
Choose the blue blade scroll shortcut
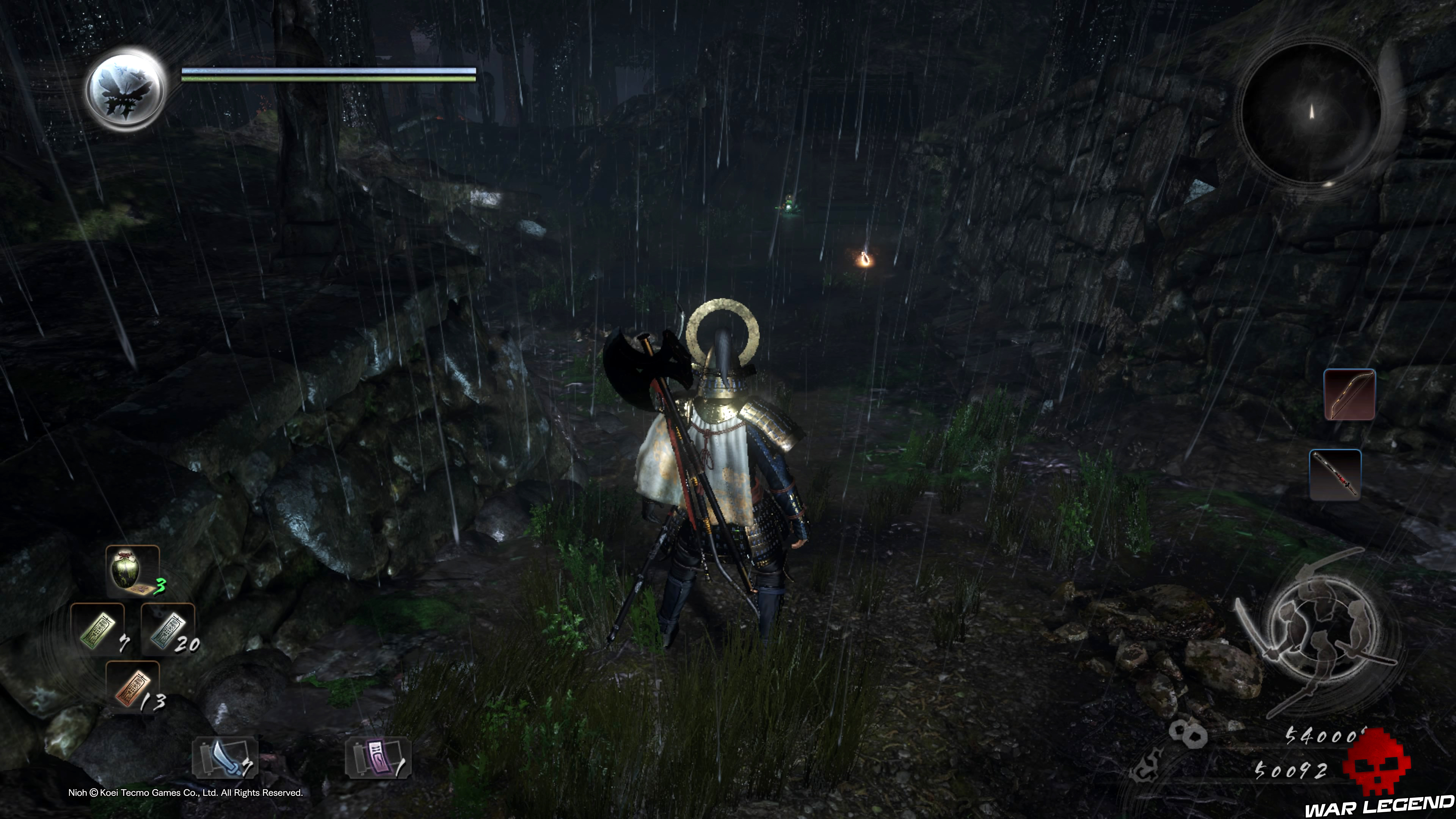point(225,758)
